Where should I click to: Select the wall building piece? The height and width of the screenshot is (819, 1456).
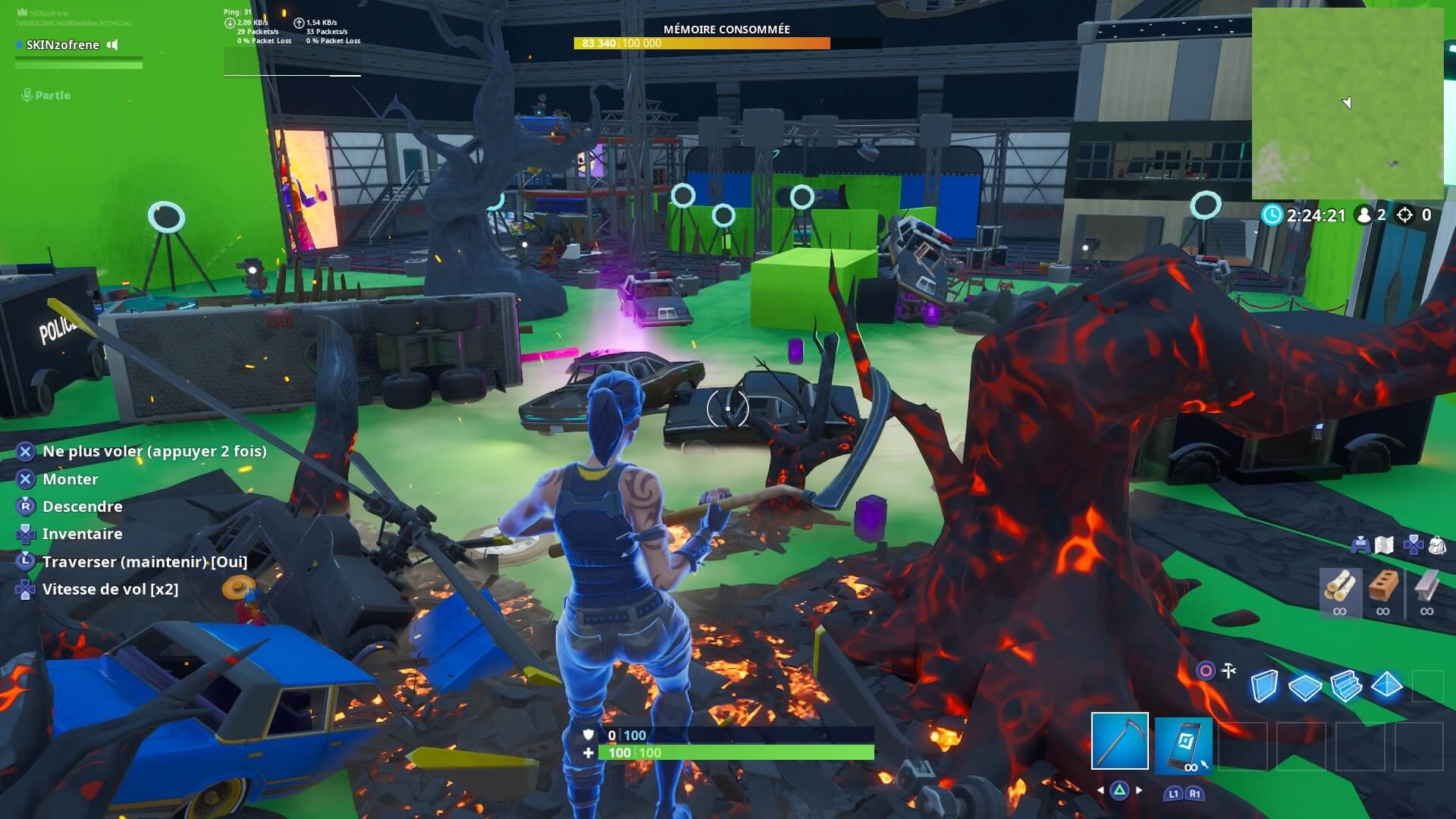click(x=1265, y=686)
